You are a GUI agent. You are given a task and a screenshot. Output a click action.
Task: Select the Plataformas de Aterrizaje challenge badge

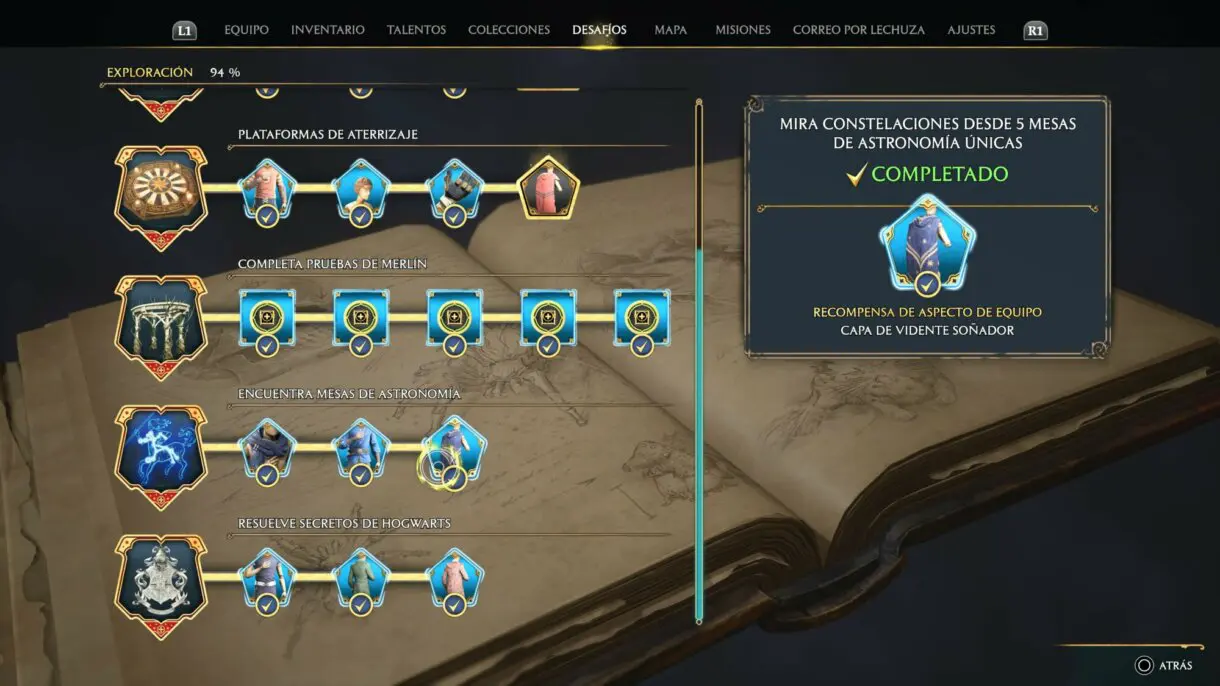(x=161, y=193)
